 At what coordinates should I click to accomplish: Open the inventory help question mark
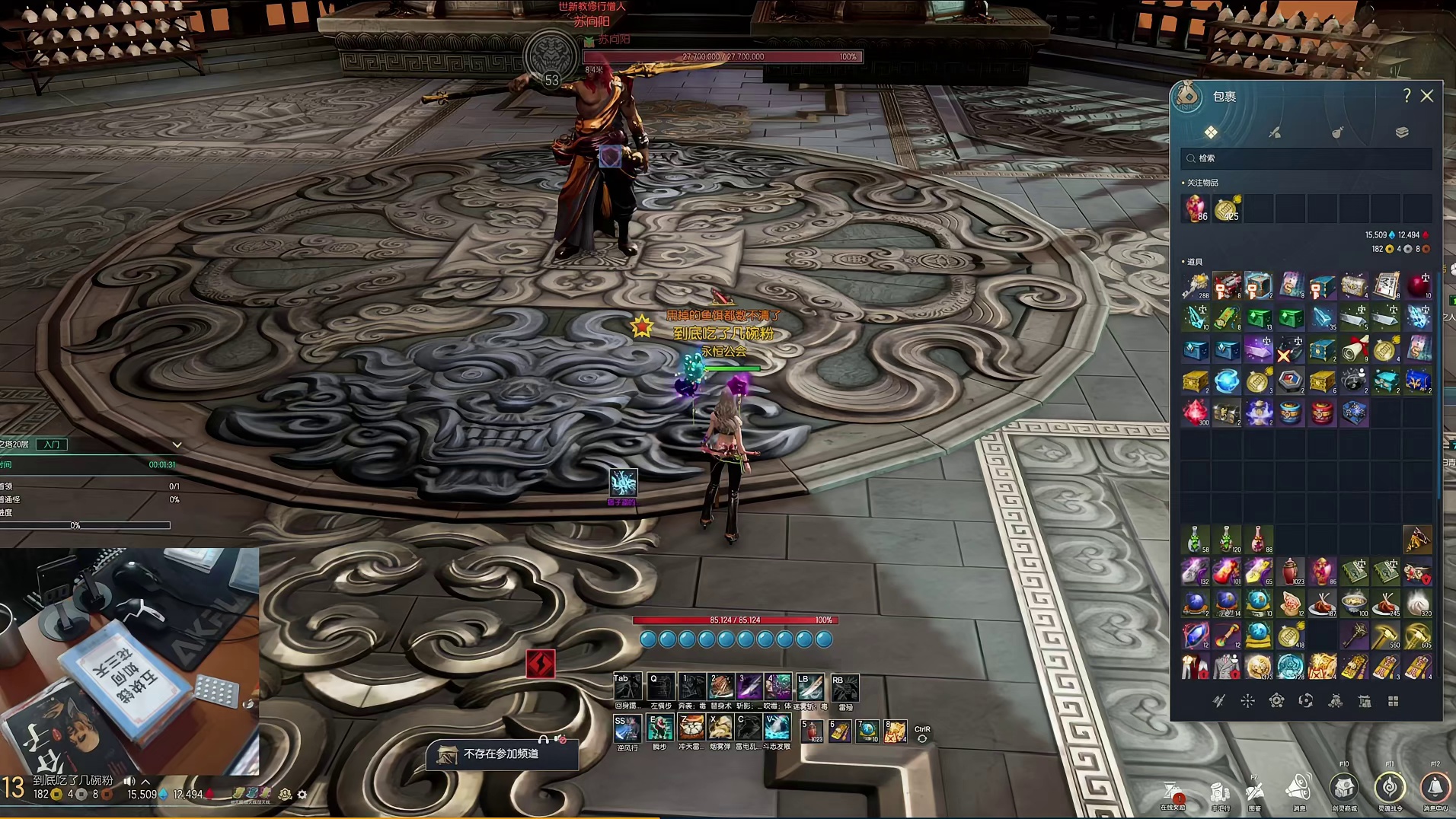[1407, 96]
